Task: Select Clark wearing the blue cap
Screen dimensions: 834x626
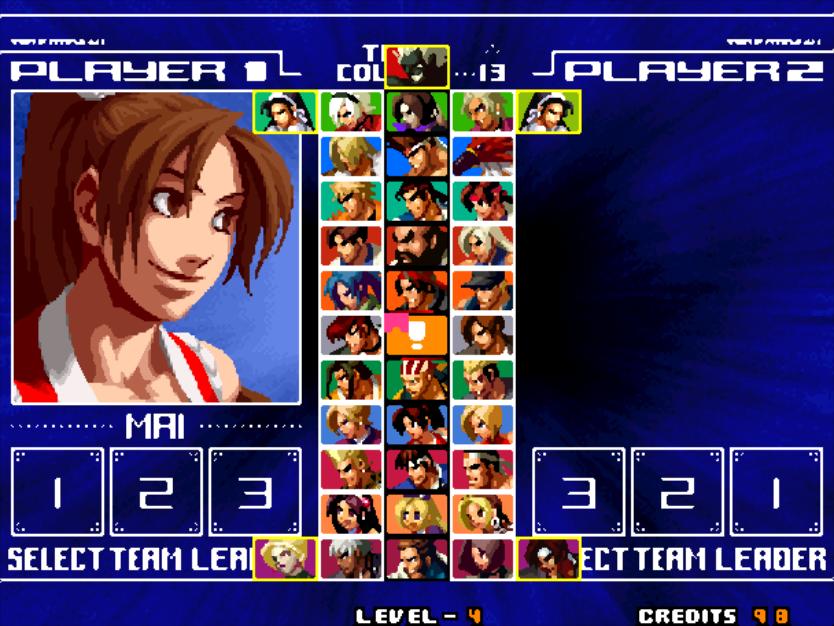Action: (x=483, y=290)
